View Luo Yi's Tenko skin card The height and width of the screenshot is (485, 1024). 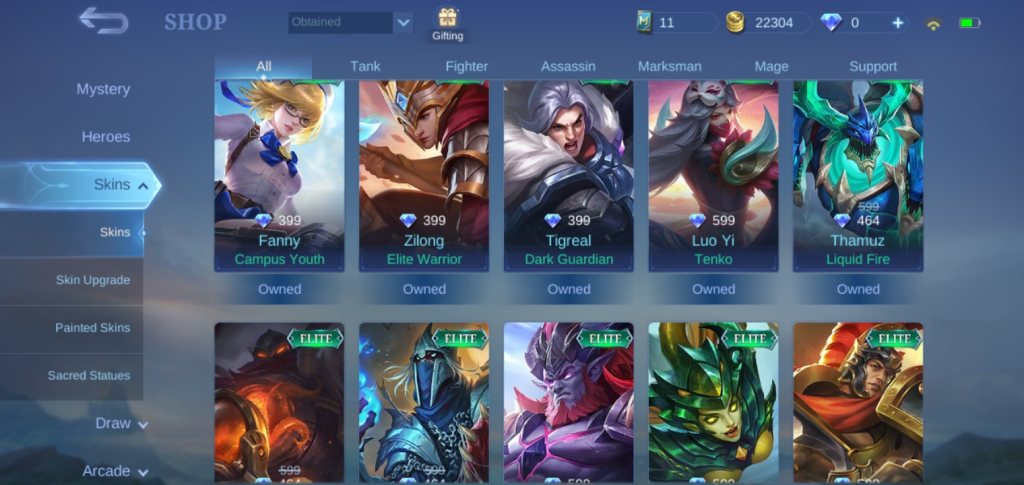(x=713, y=175)
